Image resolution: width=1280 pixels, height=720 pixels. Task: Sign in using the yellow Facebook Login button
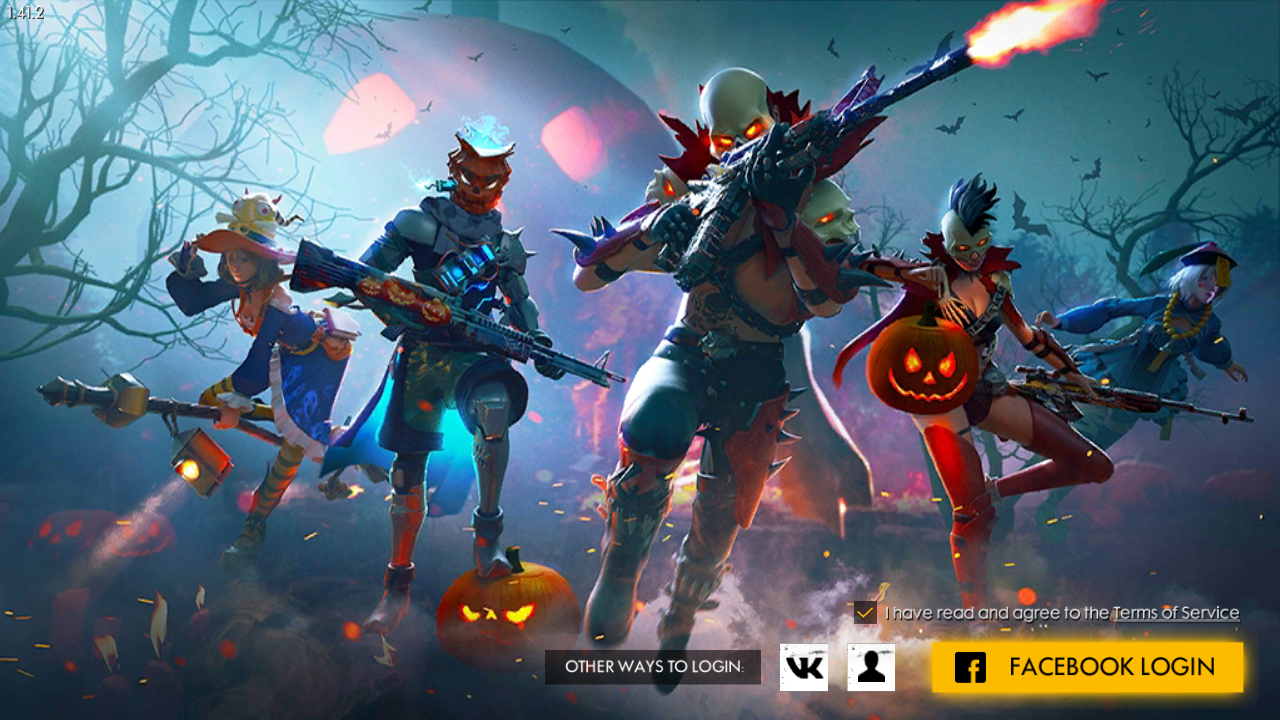pos(1090,666)
